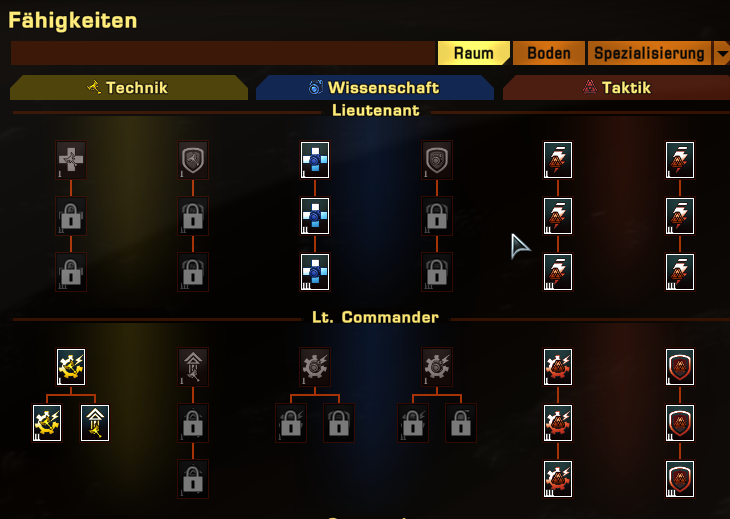Select the grey cross skill icon under Technik
This screenshot has height=519, width=730.
tap(71, 159)
